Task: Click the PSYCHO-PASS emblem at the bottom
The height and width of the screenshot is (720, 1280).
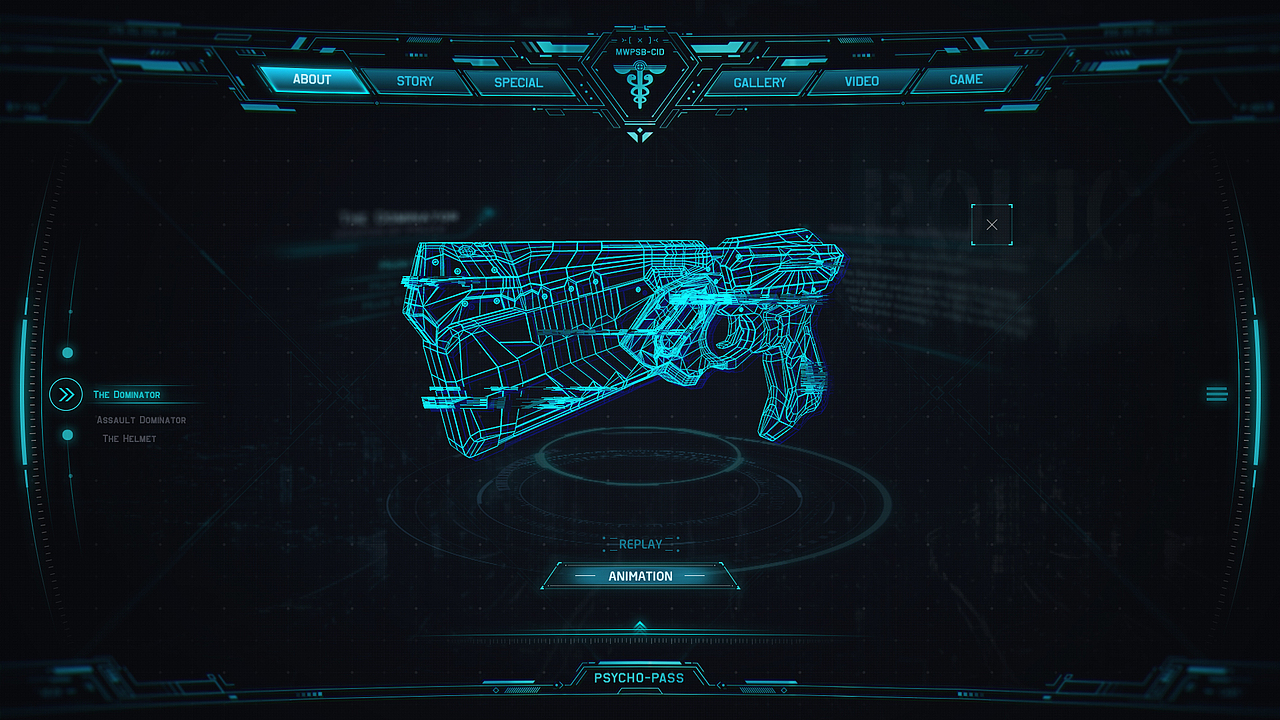Action: pyautogui.click(x=640, y=678)
